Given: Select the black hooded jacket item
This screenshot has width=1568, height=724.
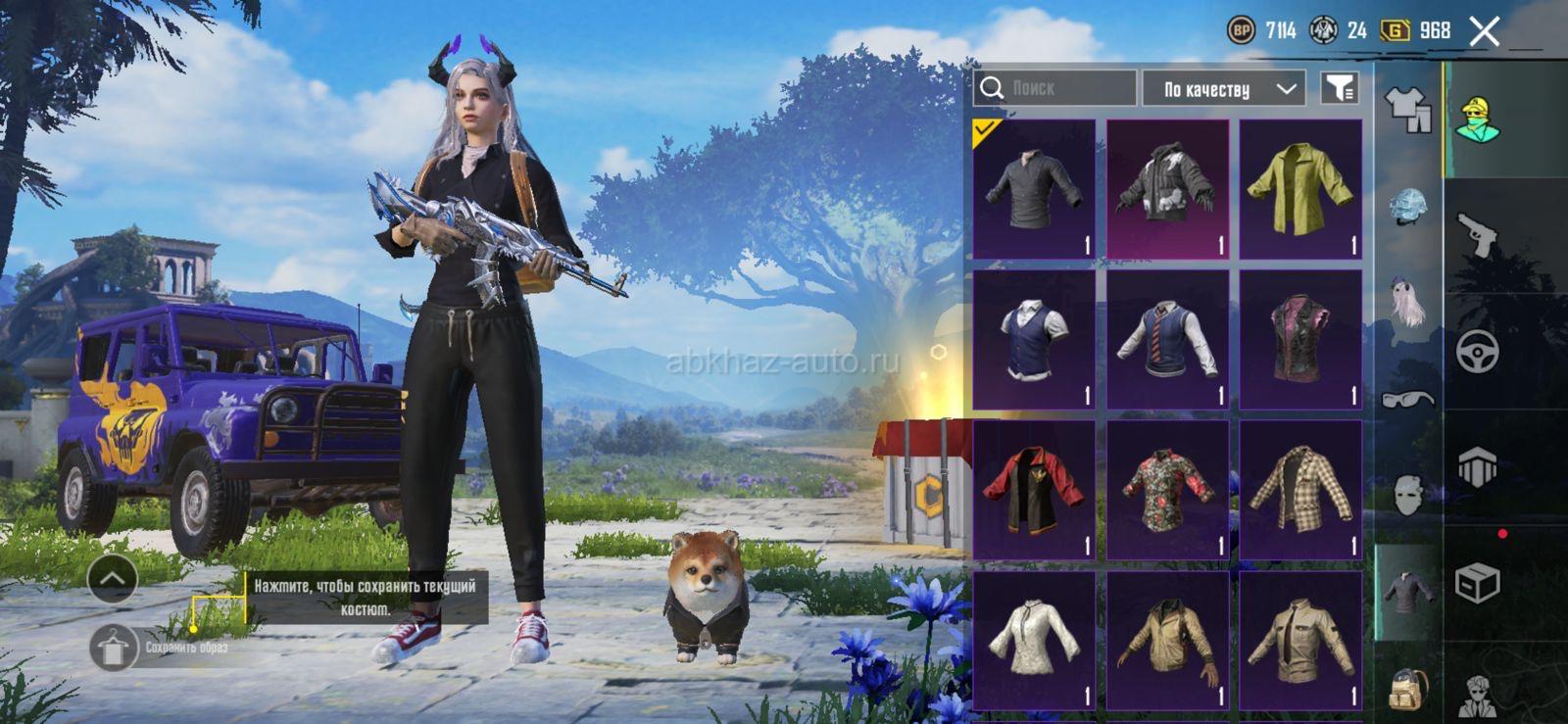Looking at the screenshot, I should pos(1167,189).
